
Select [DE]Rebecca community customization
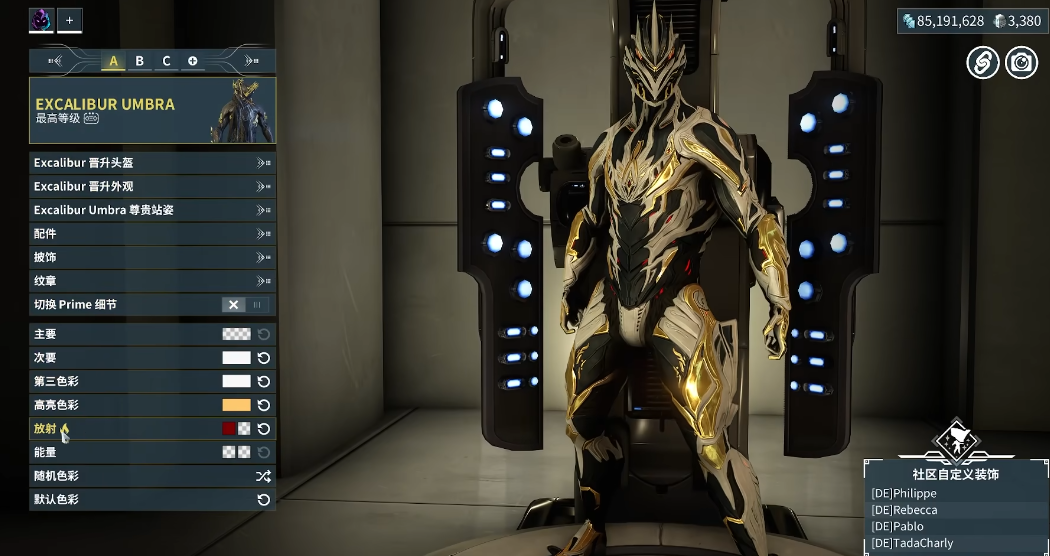[905, 510]
